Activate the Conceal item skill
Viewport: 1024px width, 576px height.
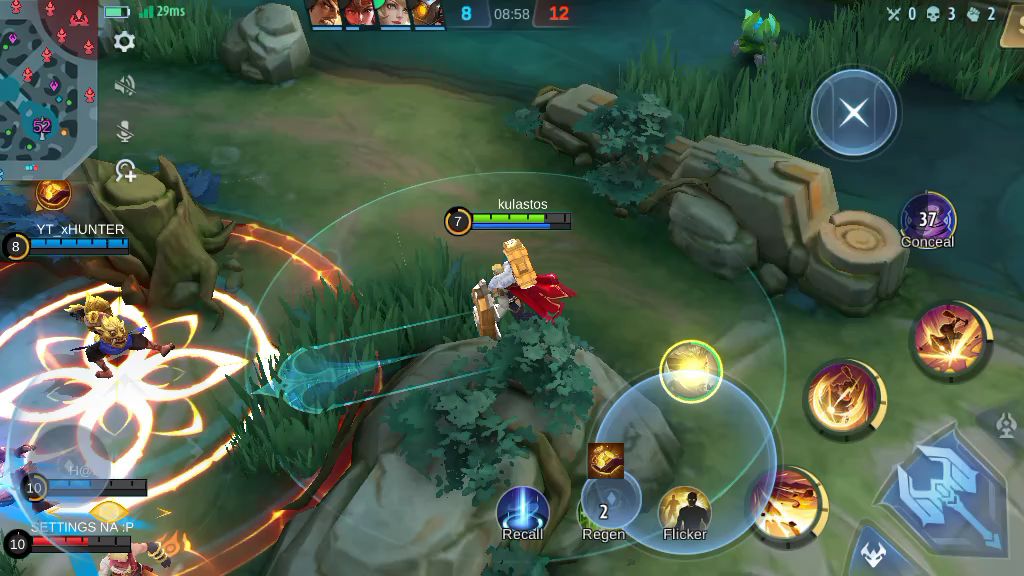[927, 219]
